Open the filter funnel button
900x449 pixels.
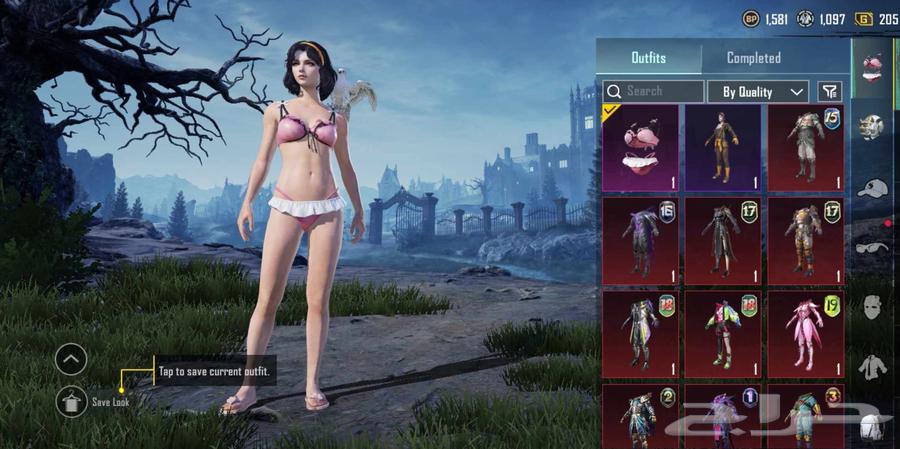[x=829, y=91]
